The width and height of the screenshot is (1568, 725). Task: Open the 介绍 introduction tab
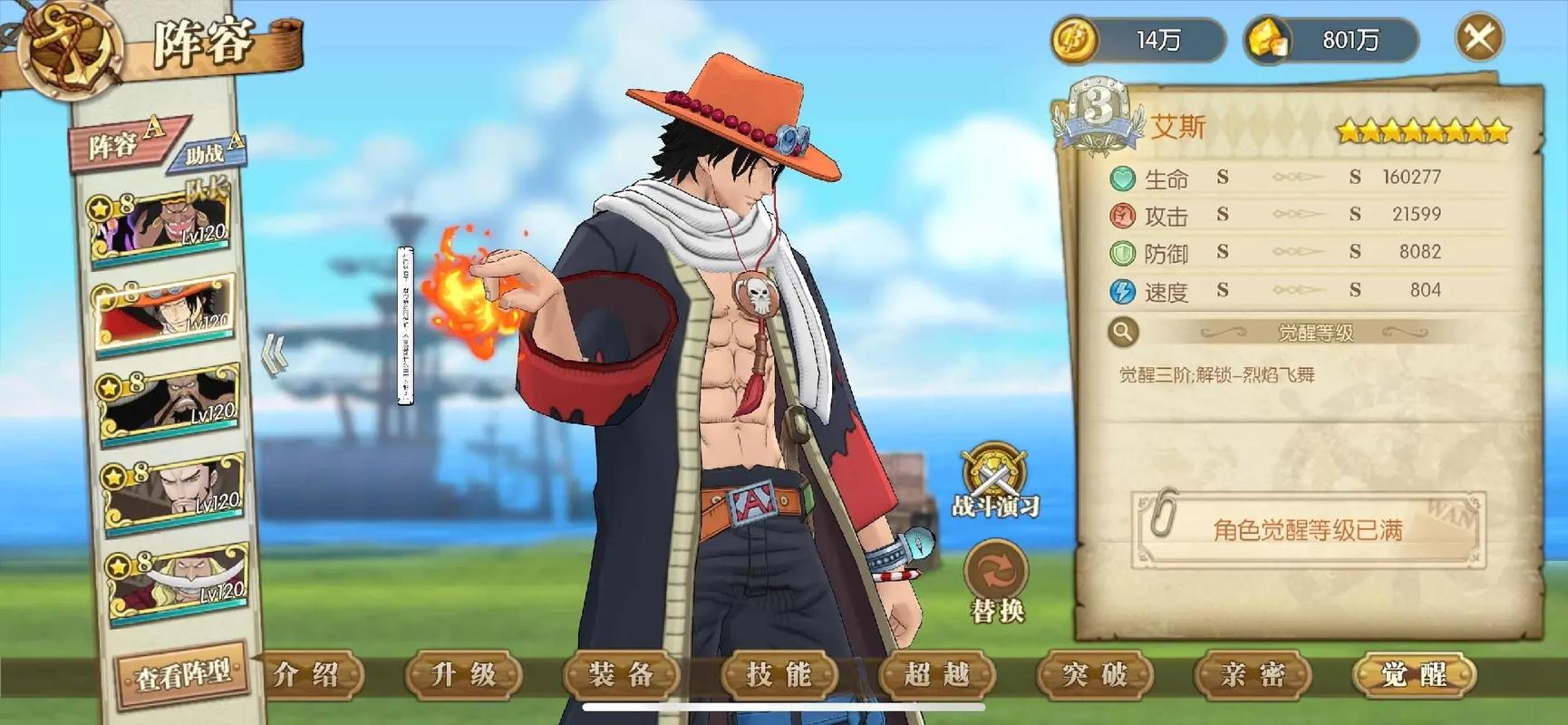tap(306, 675)
